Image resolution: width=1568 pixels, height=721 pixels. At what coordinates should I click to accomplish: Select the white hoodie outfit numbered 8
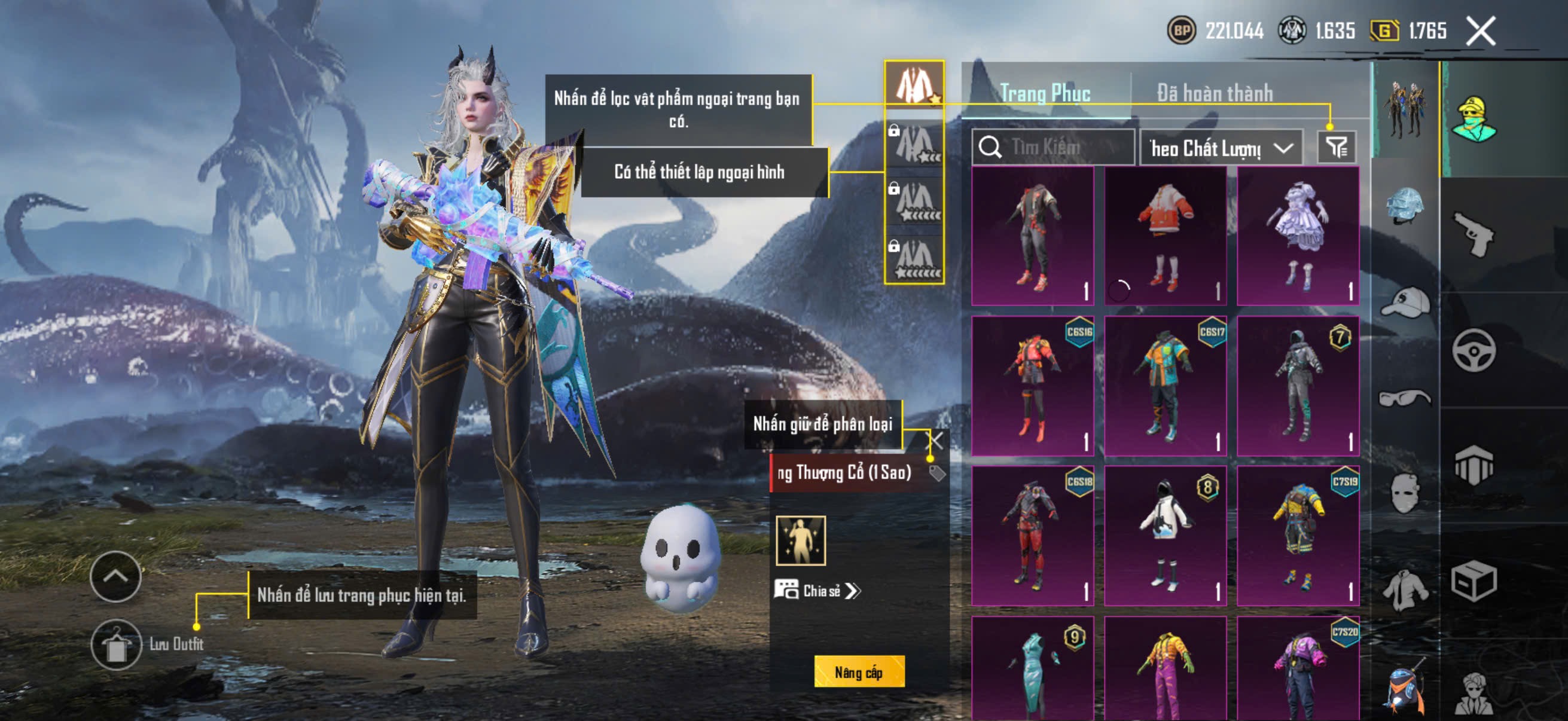pyautogui.click(x=1165, y=536)
